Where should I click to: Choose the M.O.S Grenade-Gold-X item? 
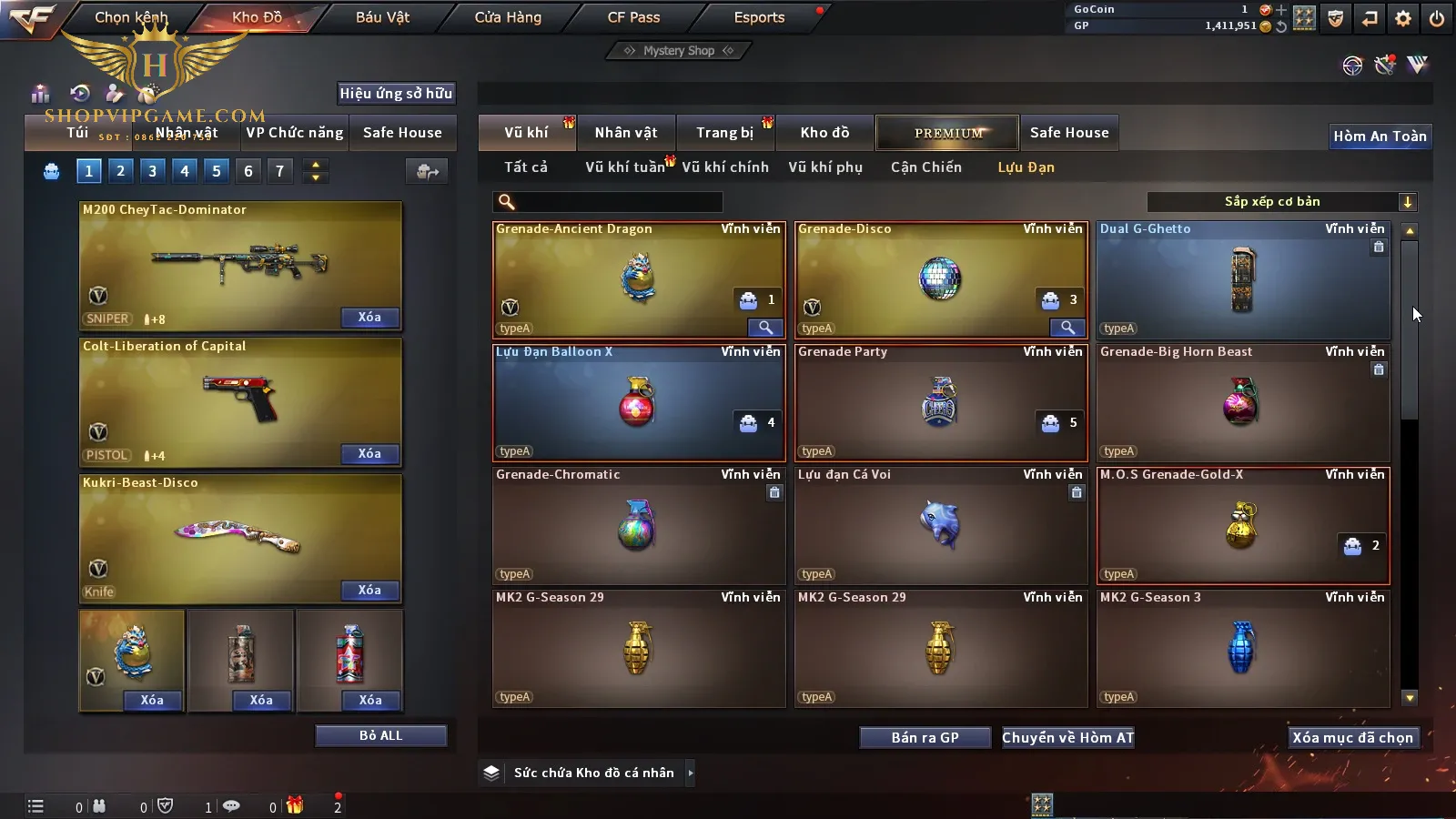[1242, 526]
